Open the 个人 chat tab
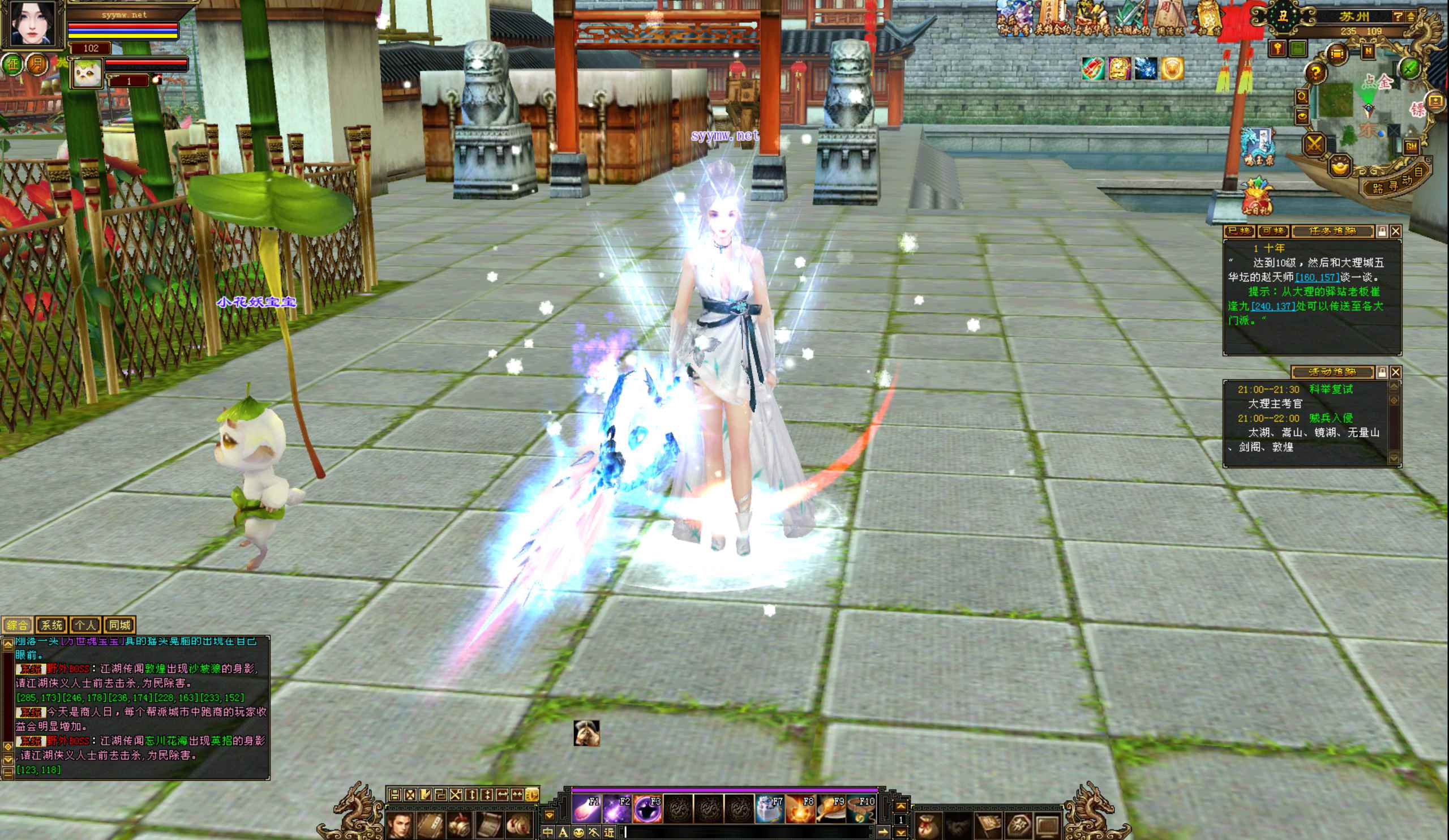 click(85, 625)
